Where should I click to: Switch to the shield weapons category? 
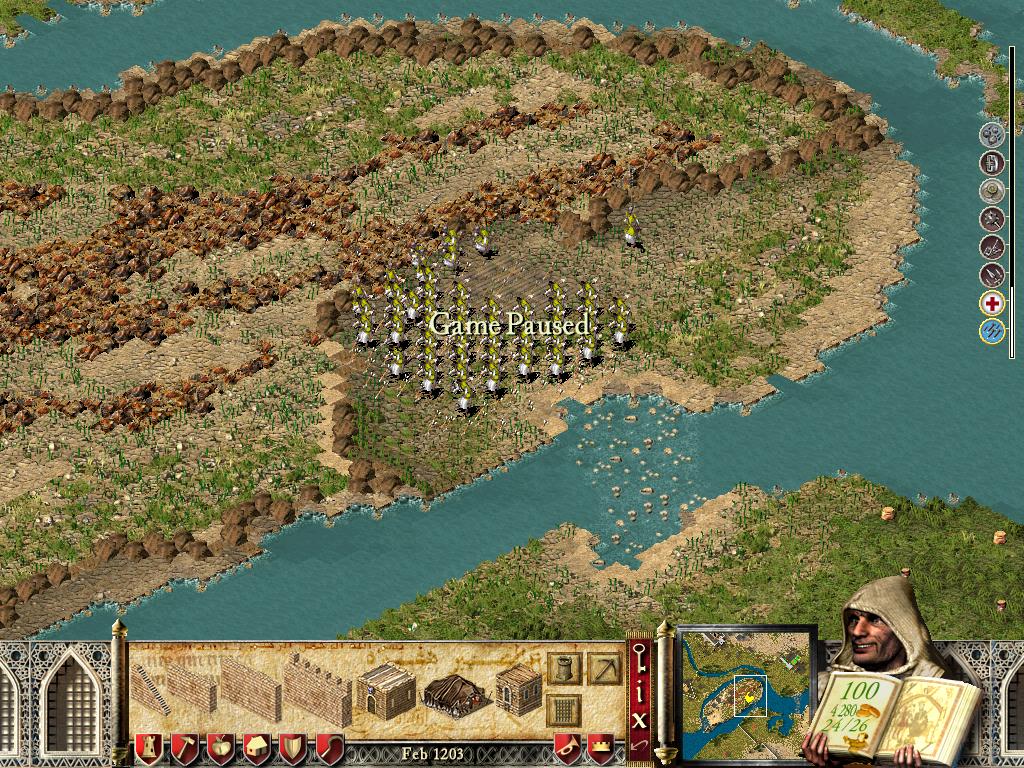point(293,748)
